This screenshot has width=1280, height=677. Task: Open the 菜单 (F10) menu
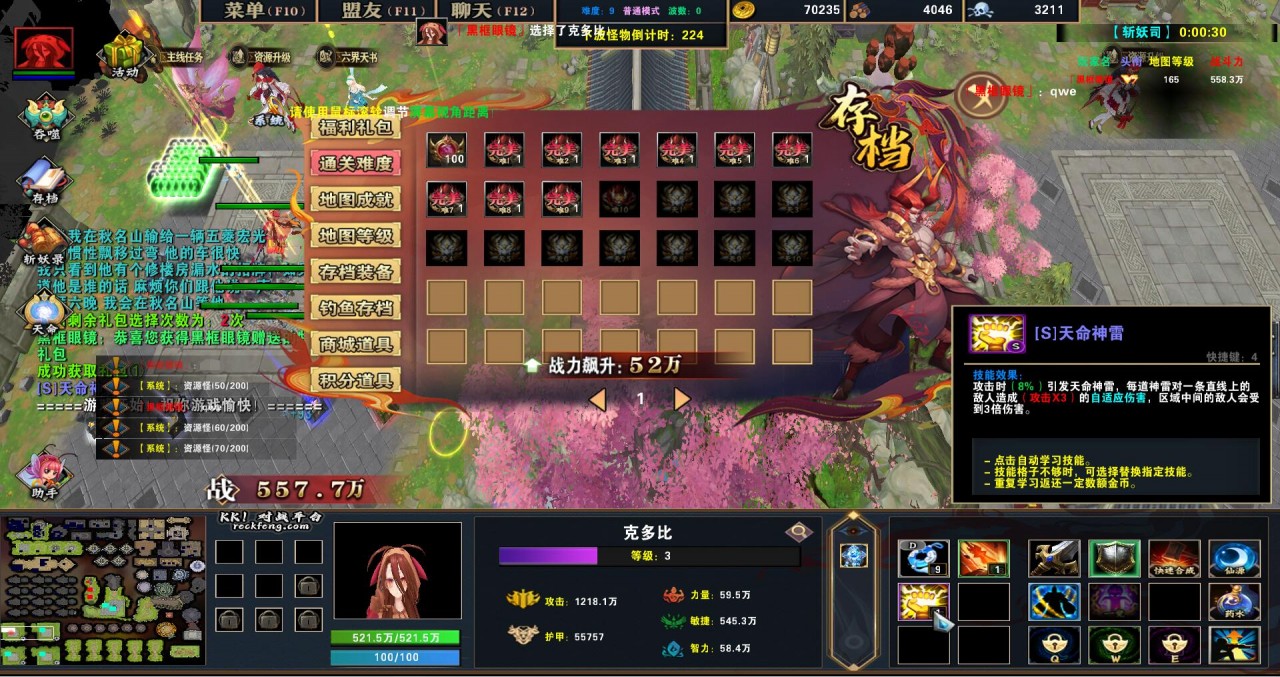258,10
